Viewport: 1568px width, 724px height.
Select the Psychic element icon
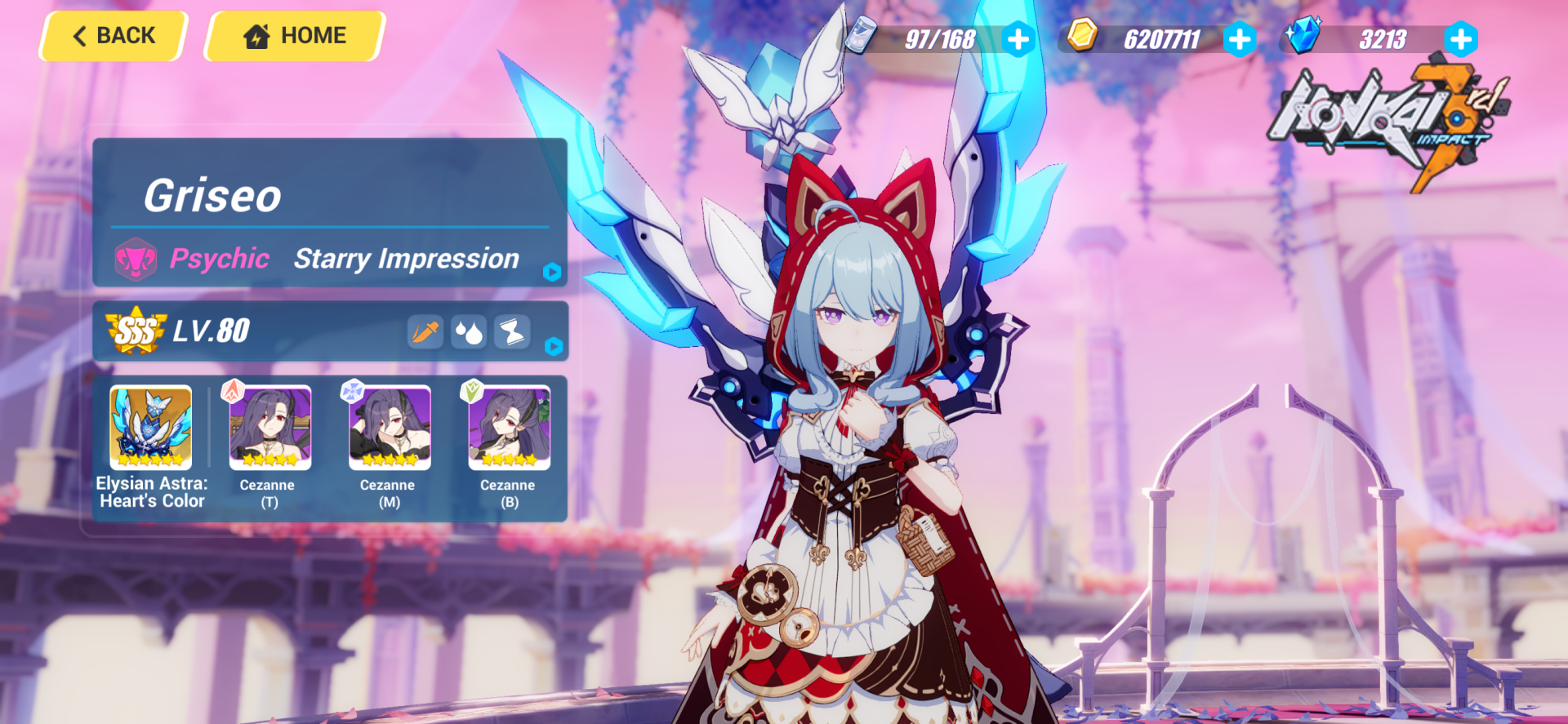[x=137, y=259]
